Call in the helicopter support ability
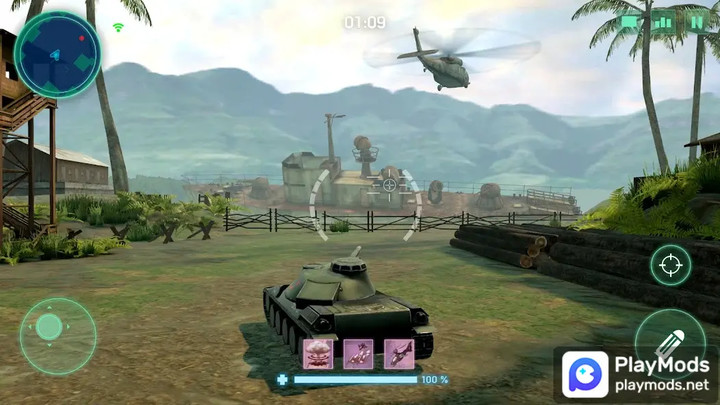This screenshot has width=720, height=405. pos(399,353)
